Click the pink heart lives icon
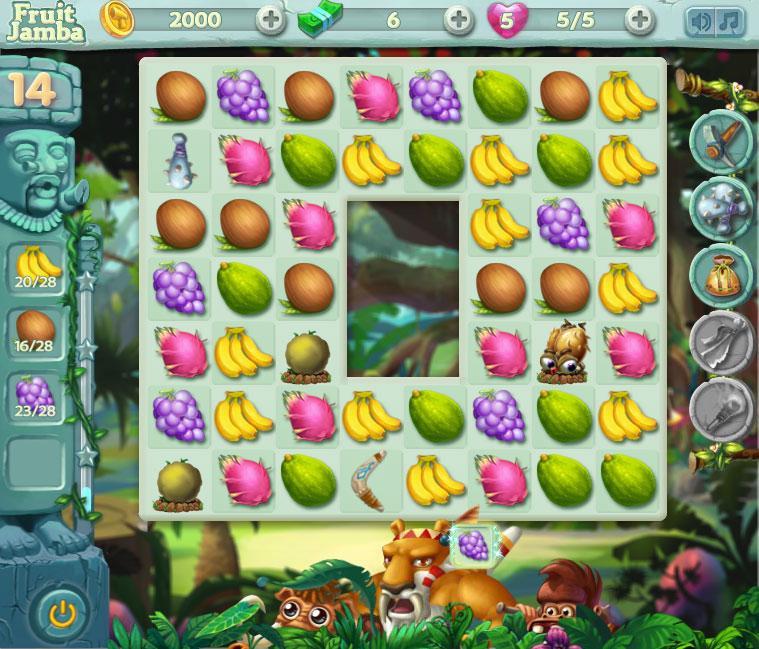 (507, 19)
